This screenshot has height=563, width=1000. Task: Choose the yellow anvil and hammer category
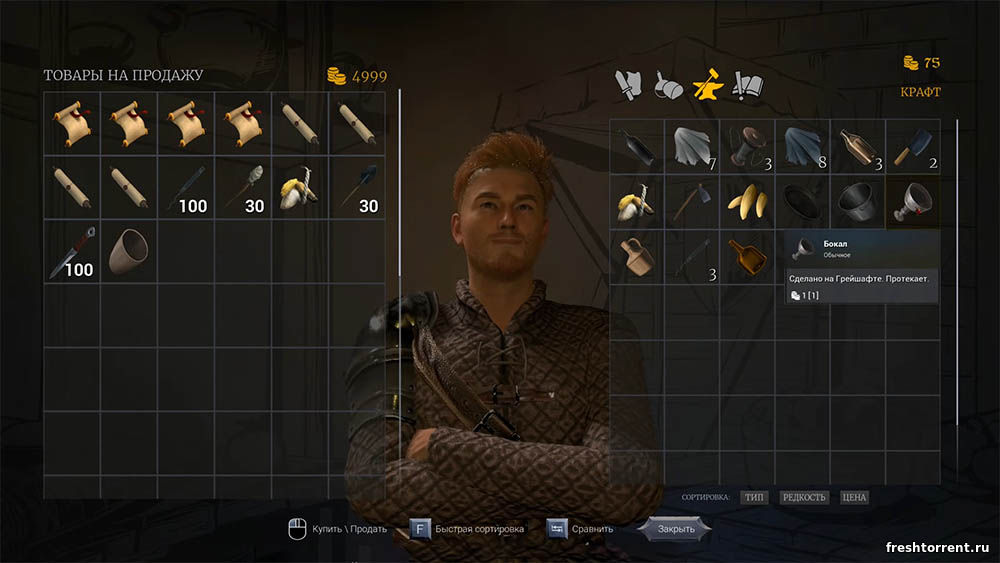point(707,86)
